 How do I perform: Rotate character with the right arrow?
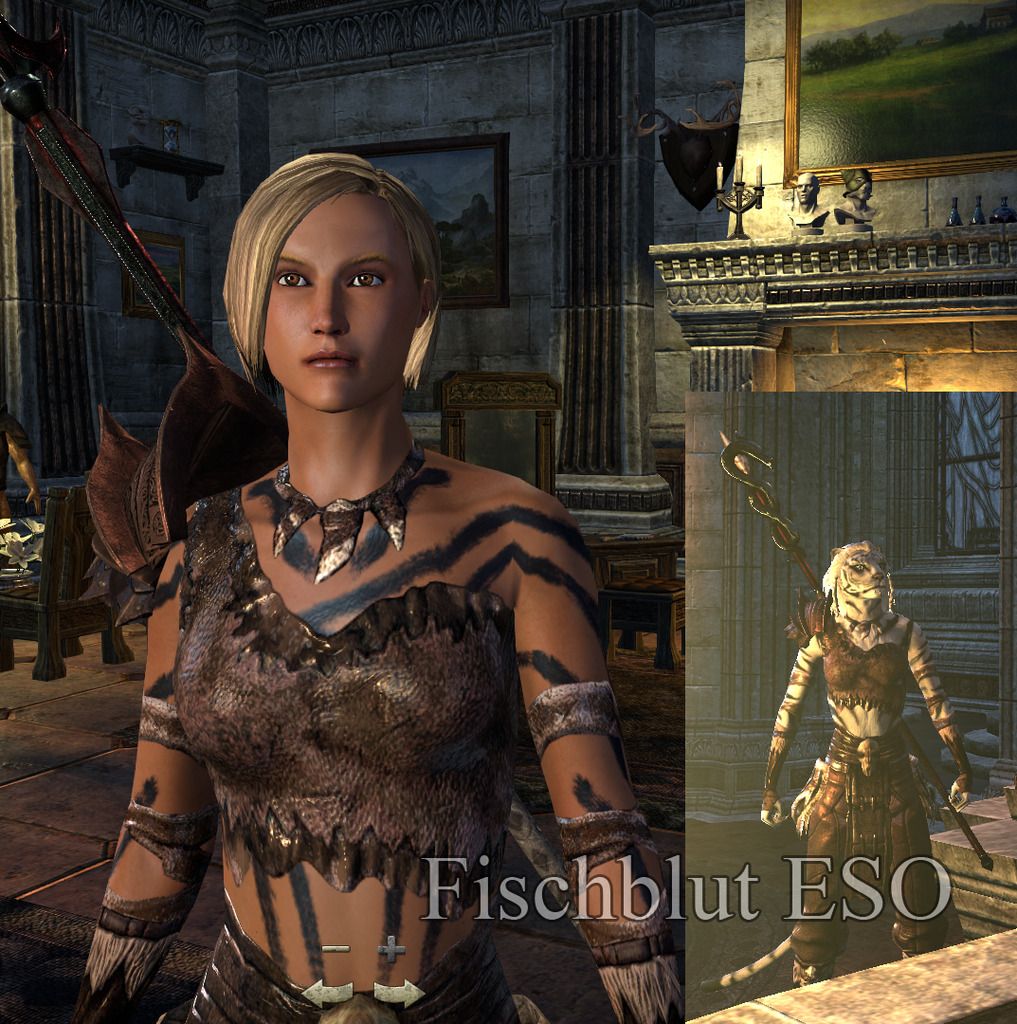tap(398, 992)
